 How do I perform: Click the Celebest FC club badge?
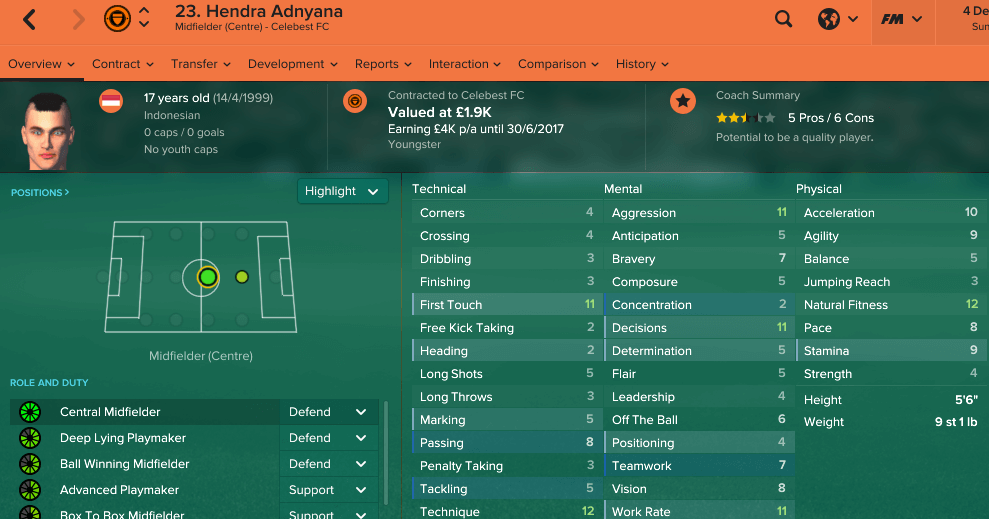[x=354, y=101]
